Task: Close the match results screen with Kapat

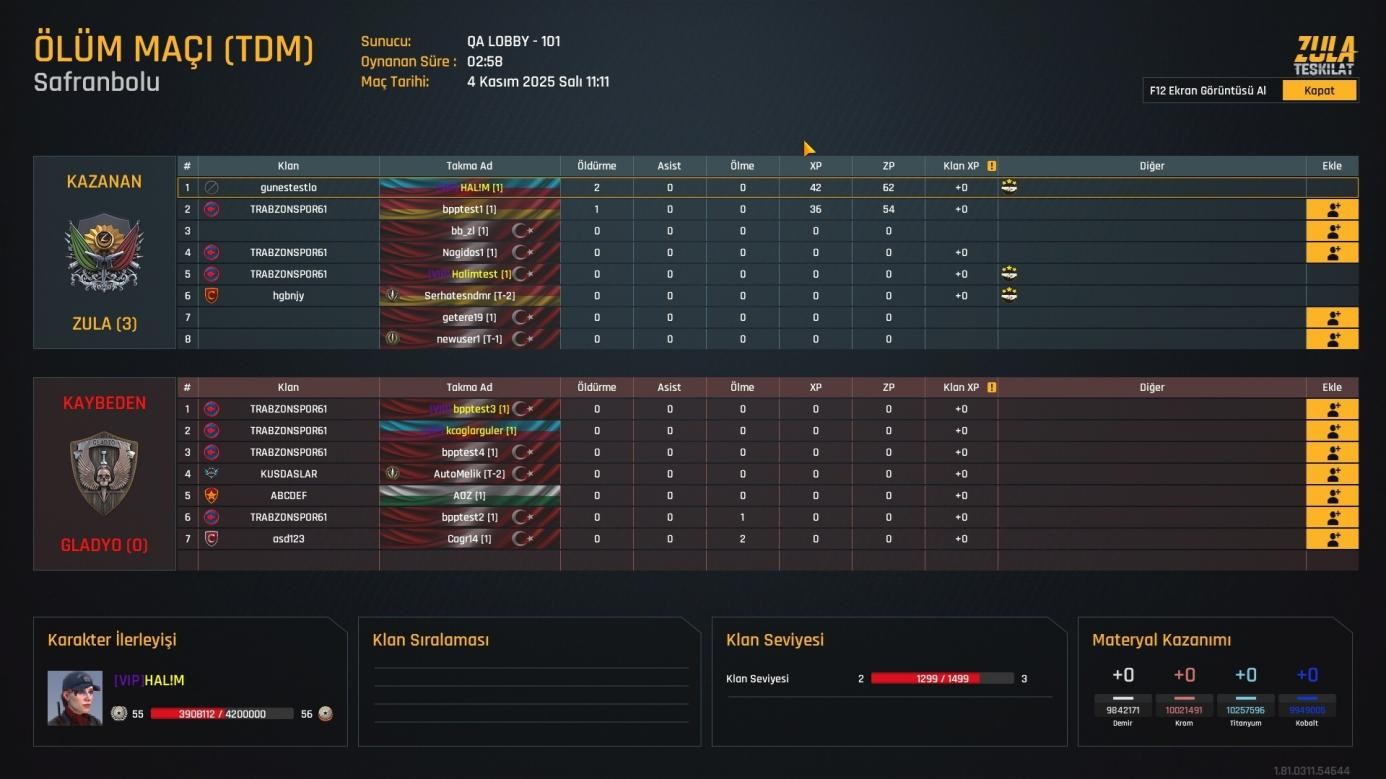Action: tap(1319, 91)
